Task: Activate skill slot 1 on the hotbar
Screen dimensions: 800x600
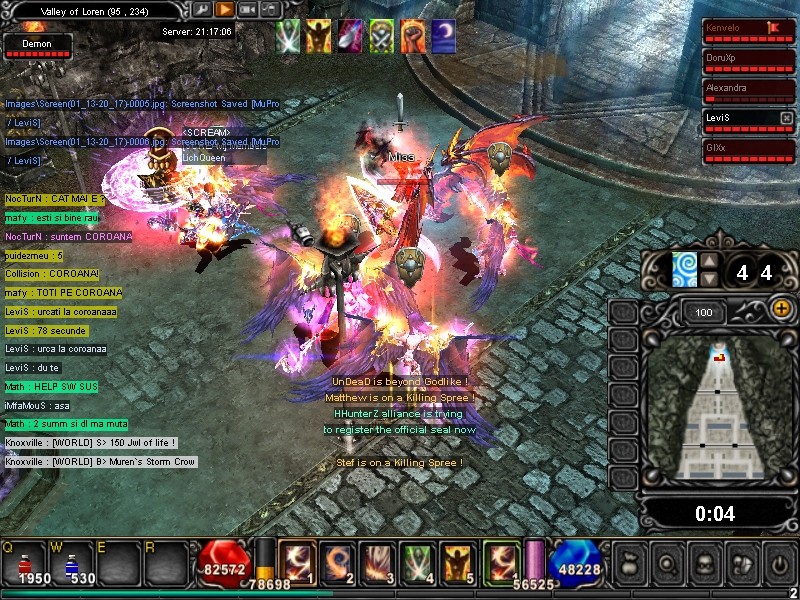Action: pyautogui.click(x=296, y=562)
